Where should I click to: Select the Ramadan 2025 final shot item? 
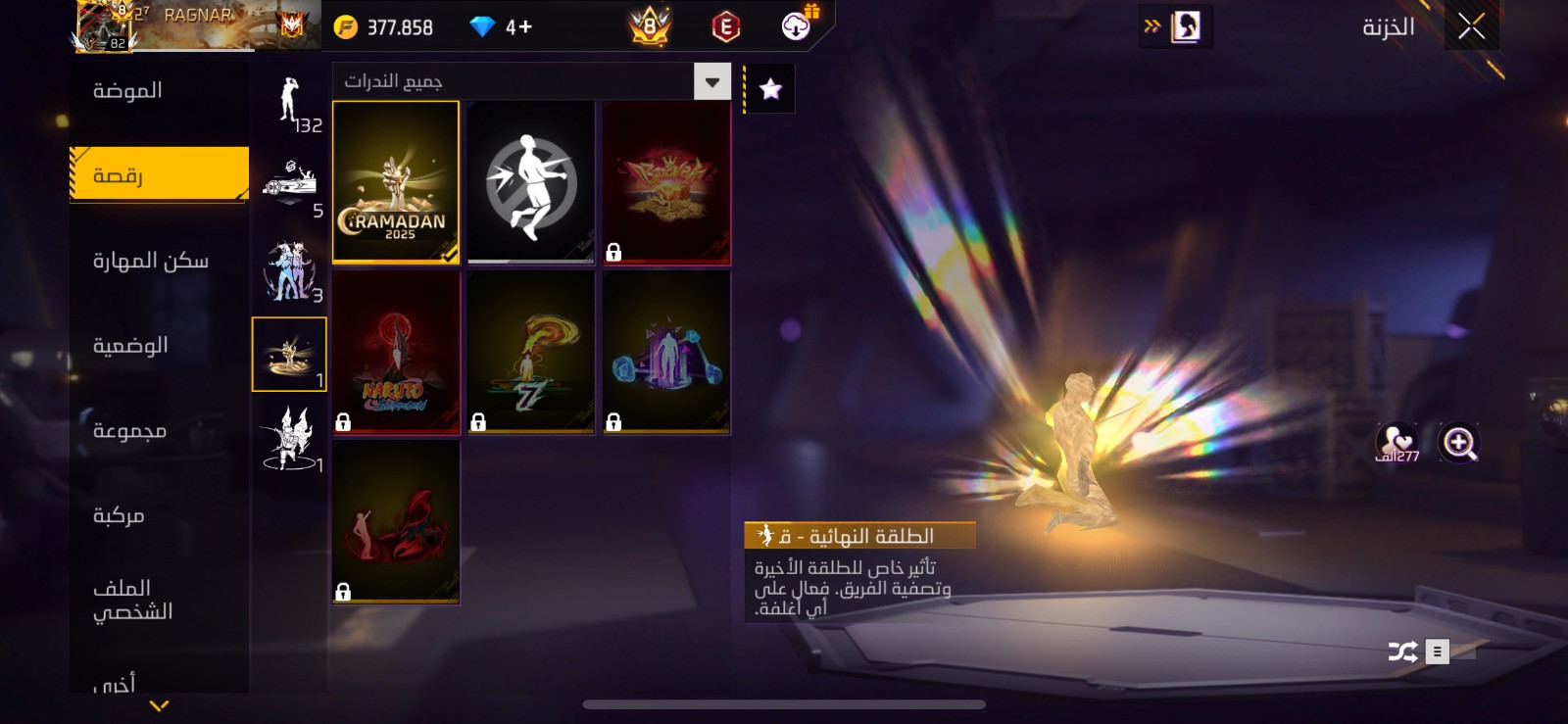pyautogui.click(x=396, y=182)
